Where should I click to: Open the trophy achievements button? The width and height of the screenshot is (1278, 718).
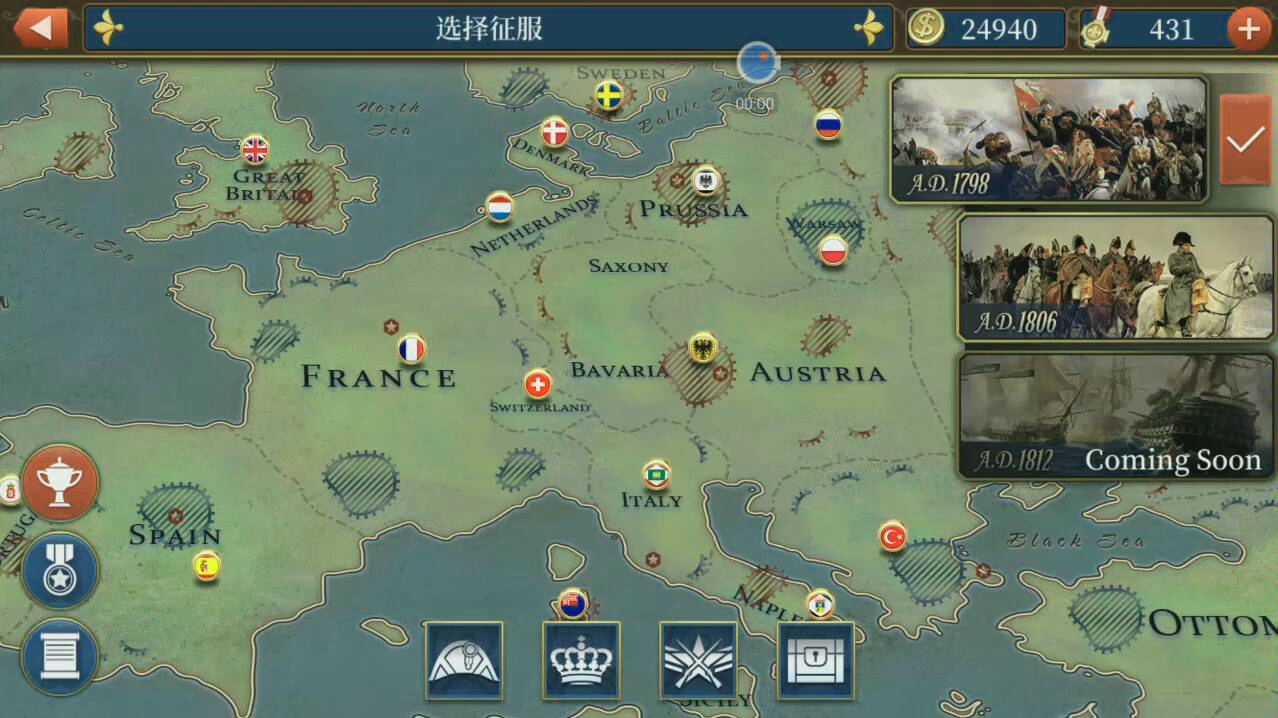(60, 483)
